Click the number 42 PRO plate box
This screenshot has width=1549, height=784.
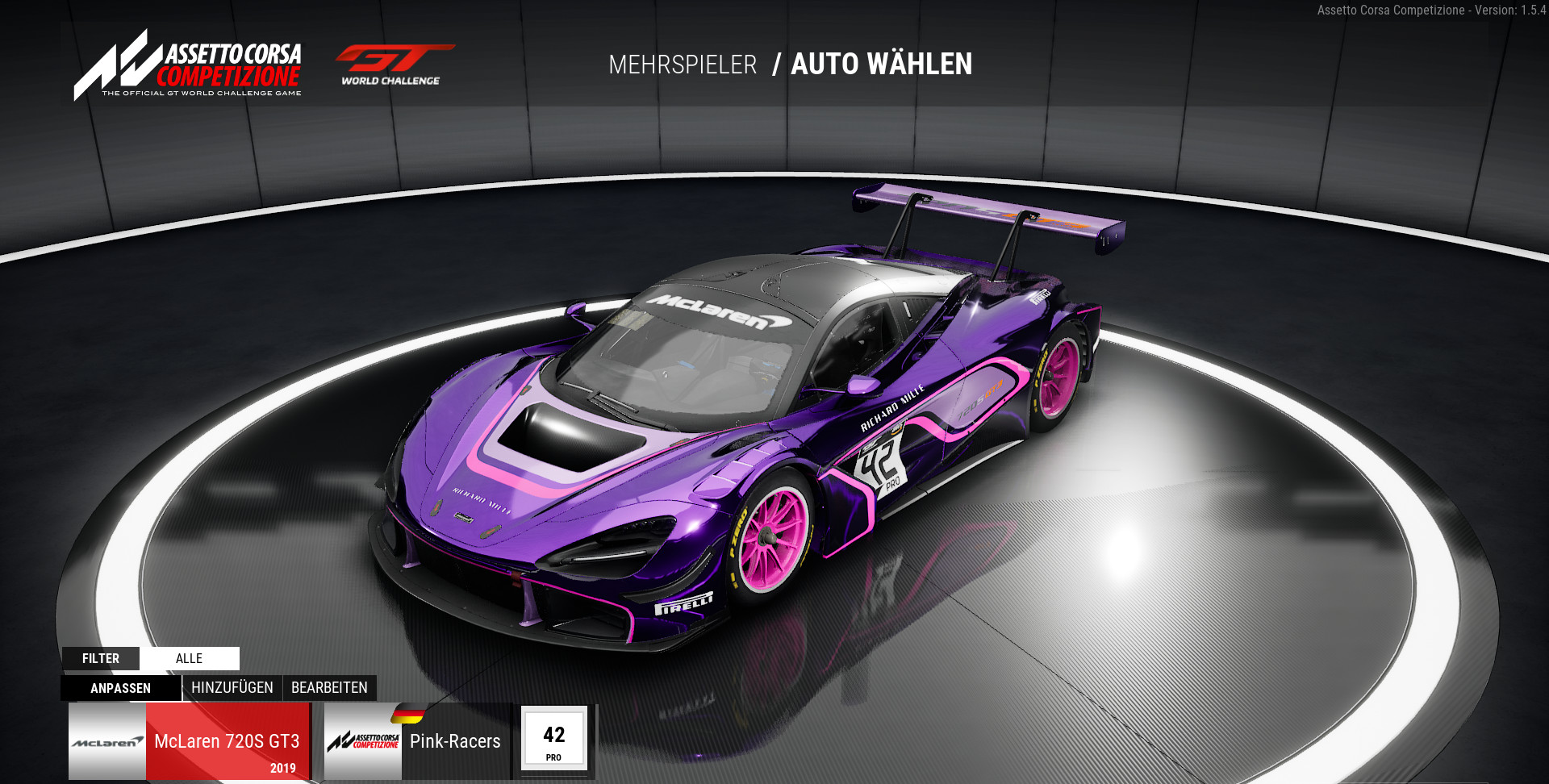tap(553, 739)
